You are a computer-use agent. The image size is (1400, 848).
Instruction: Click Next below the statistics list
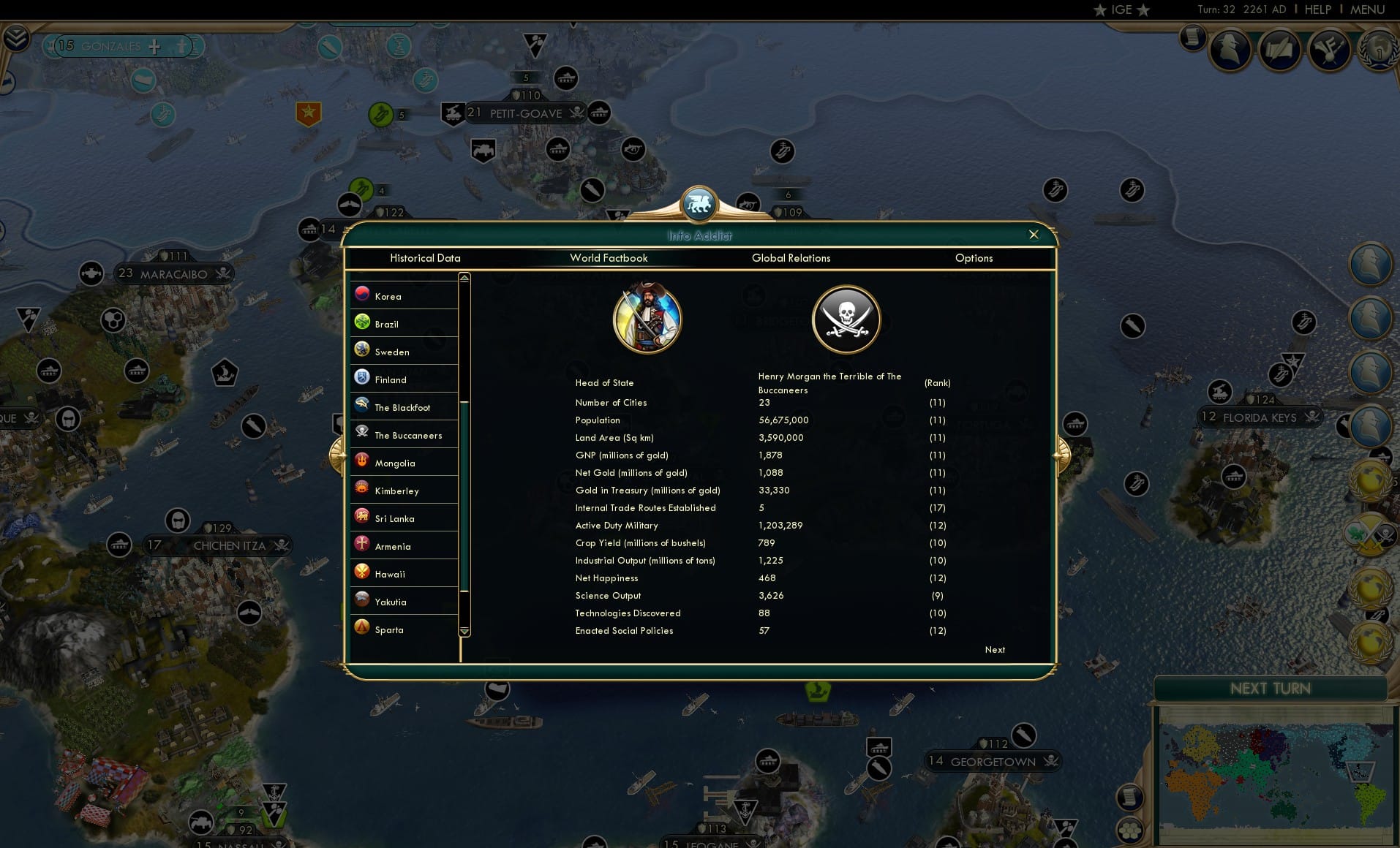click(994, 649)
